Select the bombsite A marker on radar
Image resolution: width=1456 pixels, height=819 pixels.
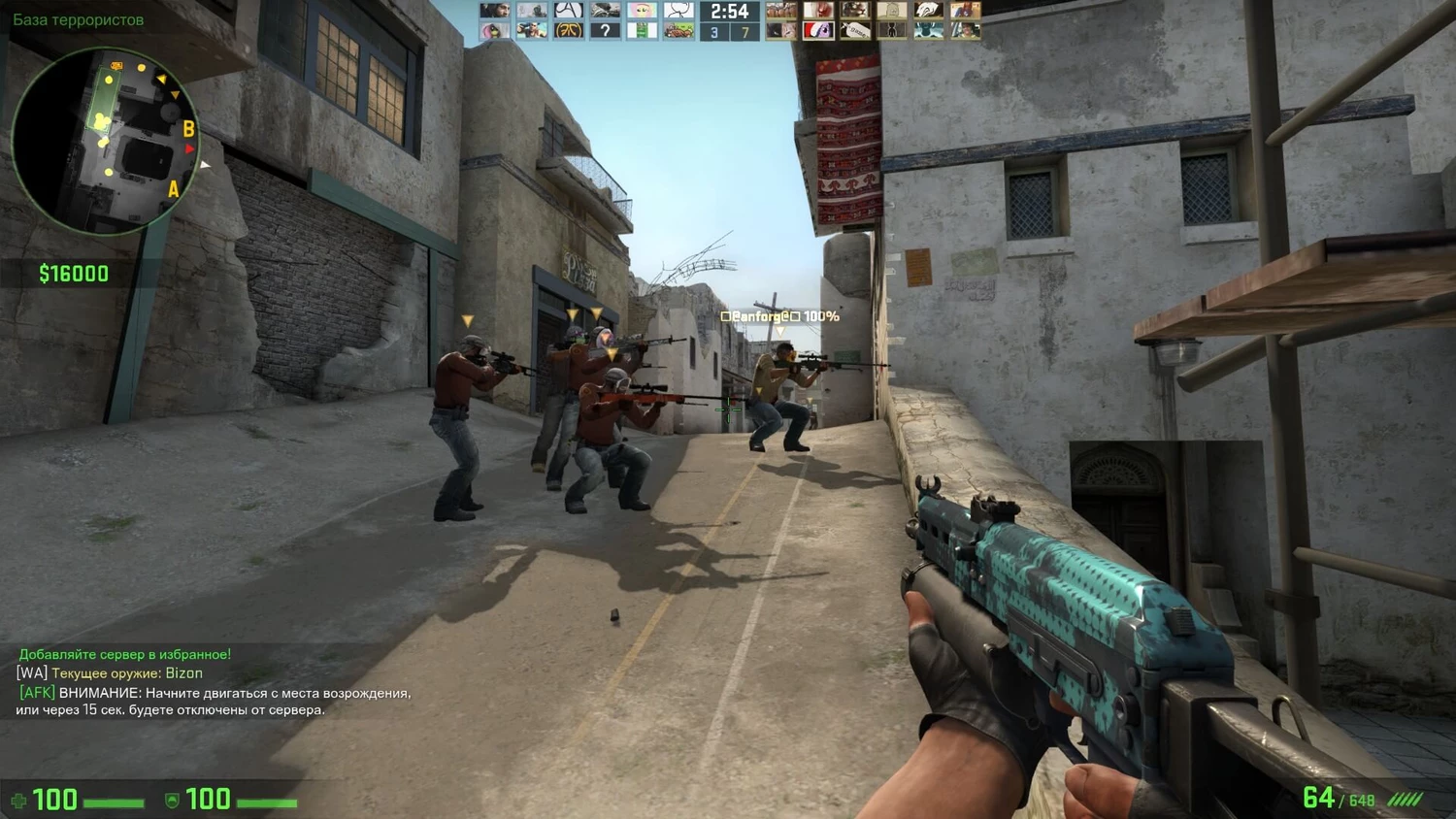click(x=174, y=189)
